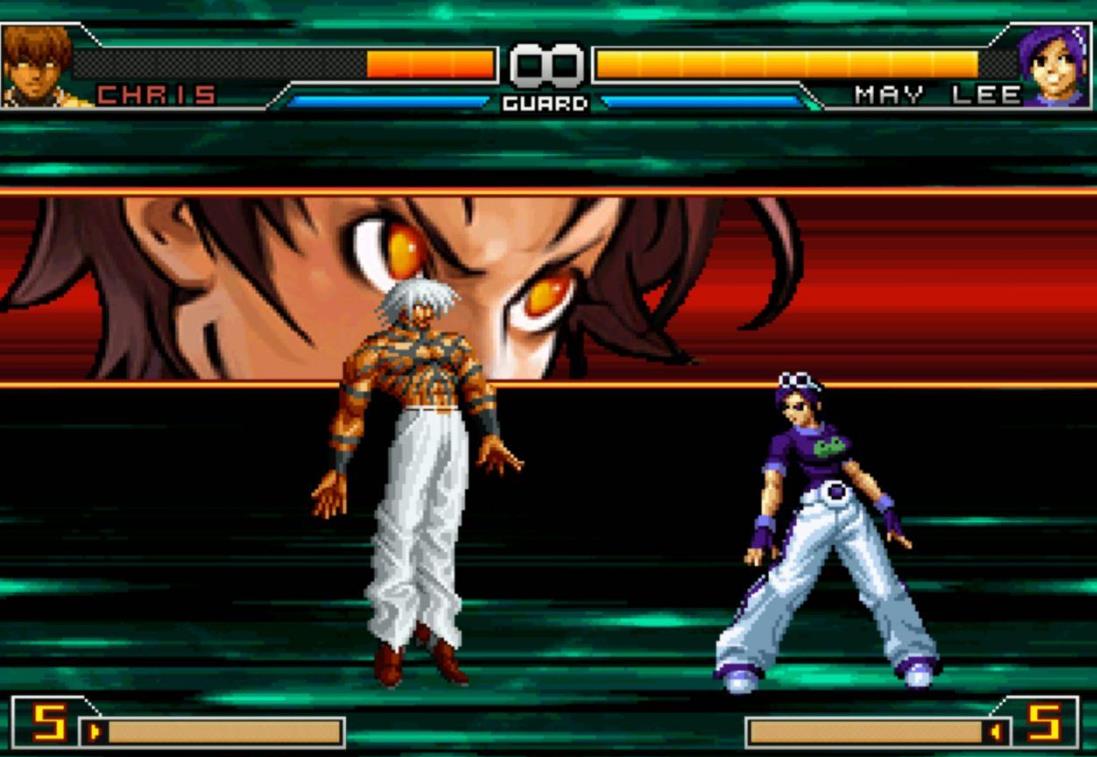
Task: Click Chris's character portrait
Action: pyautogui.click(x=36, y=65)
